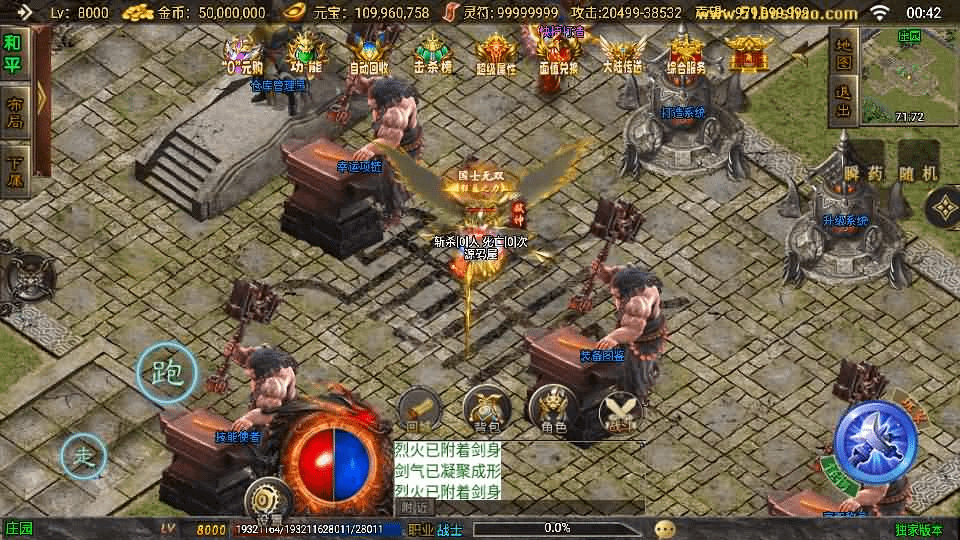Open the 超级属性 super attributes icon
Viewport: 960px width, 540px height.
pos(496,53)
